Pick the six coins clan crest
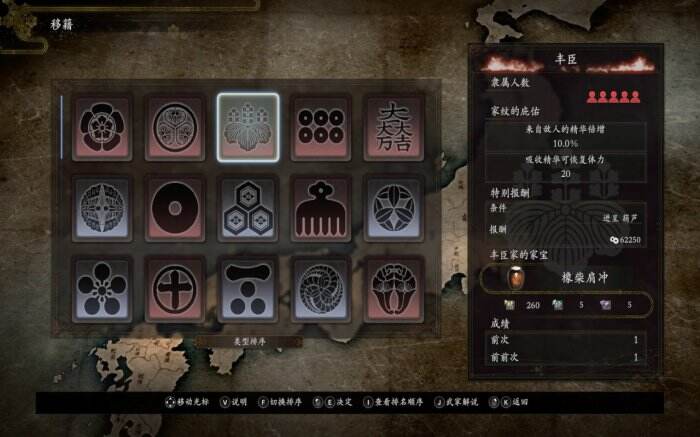This screenshot has height=437, width=700. click(322, 127)
